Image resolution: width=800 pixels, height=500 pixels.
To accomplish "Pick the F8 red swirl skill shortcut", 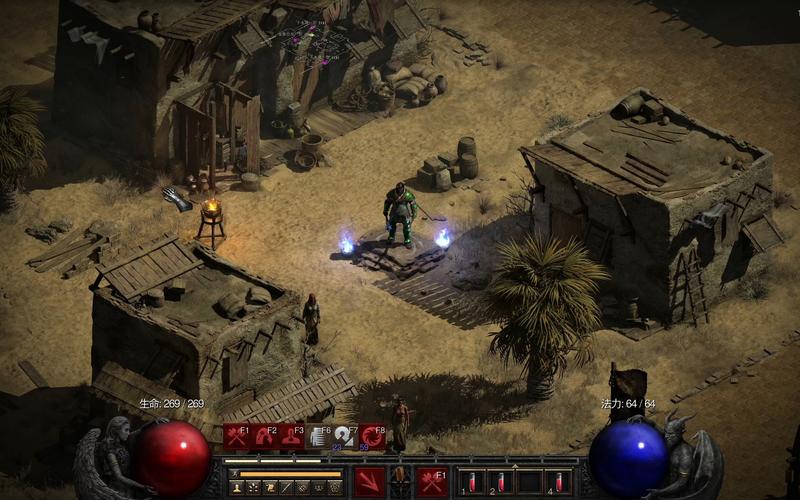I will coord(372,436).
